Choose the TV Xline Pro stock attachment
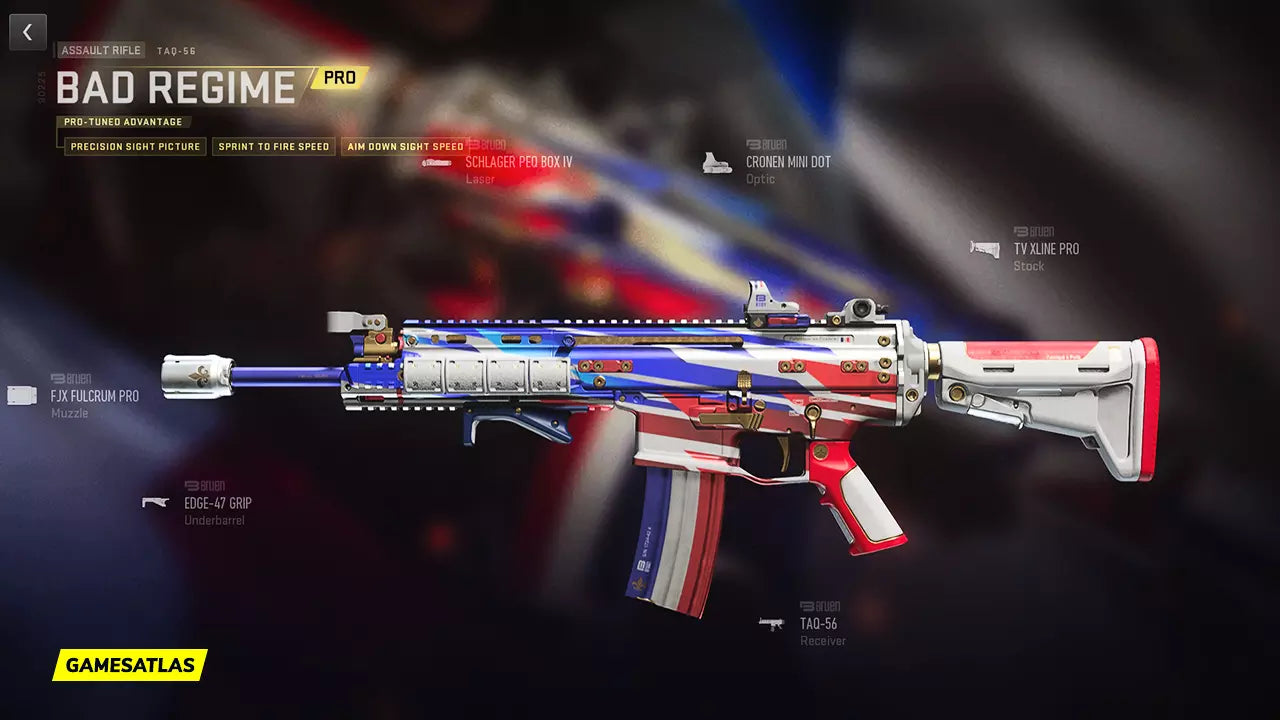The image size is (1280, 720). tap(1045, 249)
